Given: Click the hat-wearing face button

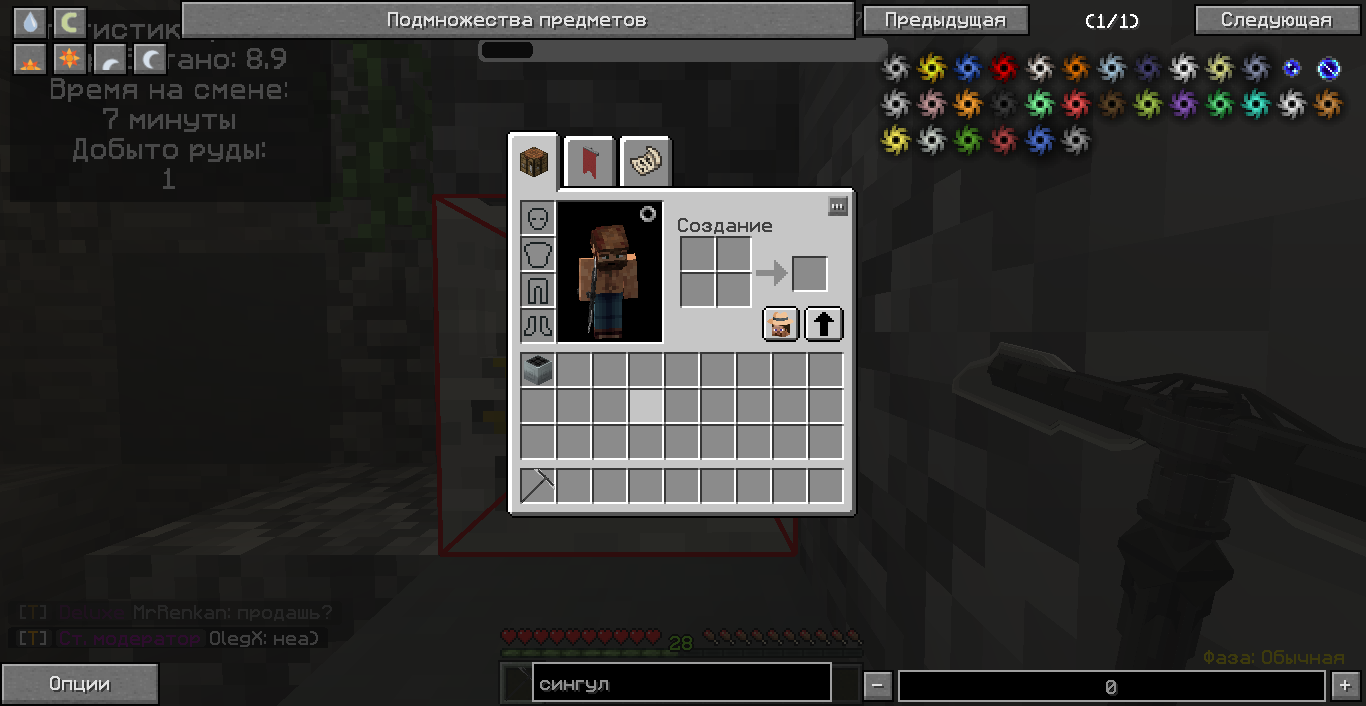Looking at the screenshot, I should coord(781,324).
